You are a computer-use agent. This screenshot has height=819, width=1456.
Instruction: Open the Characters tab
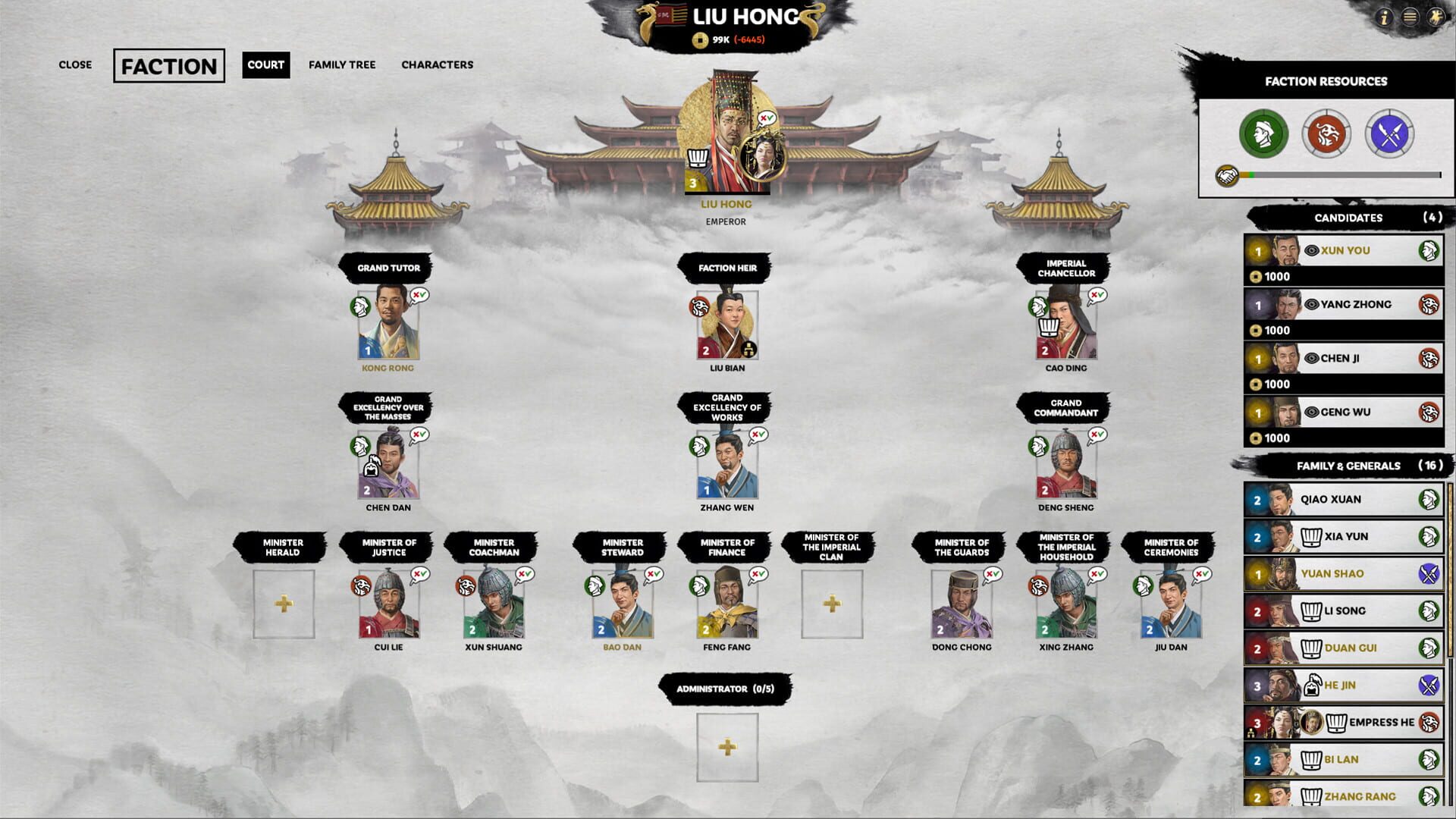pyautogui.click(x=438, y=65)
